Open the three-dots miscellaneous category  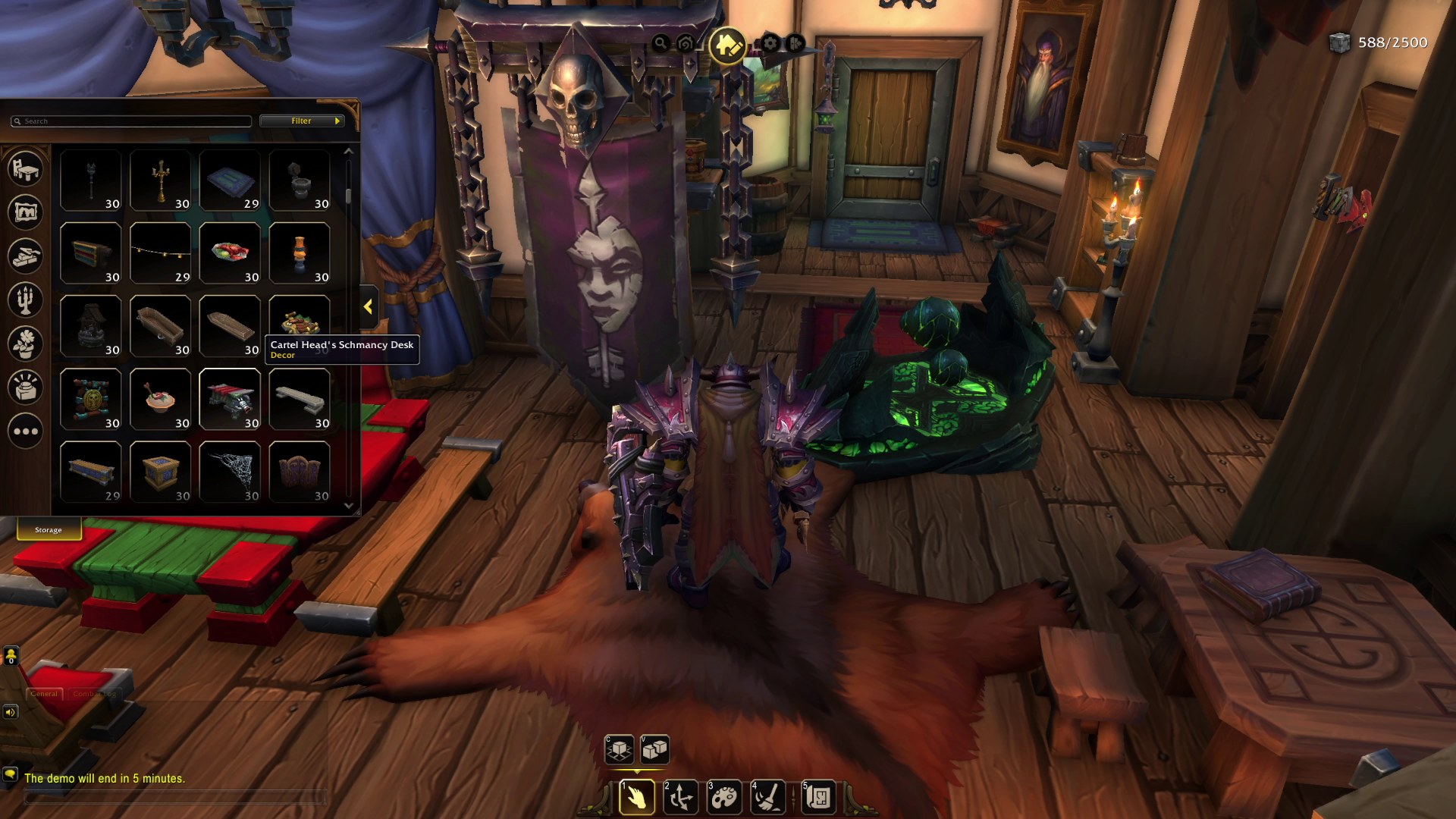[x=25, y=431]
